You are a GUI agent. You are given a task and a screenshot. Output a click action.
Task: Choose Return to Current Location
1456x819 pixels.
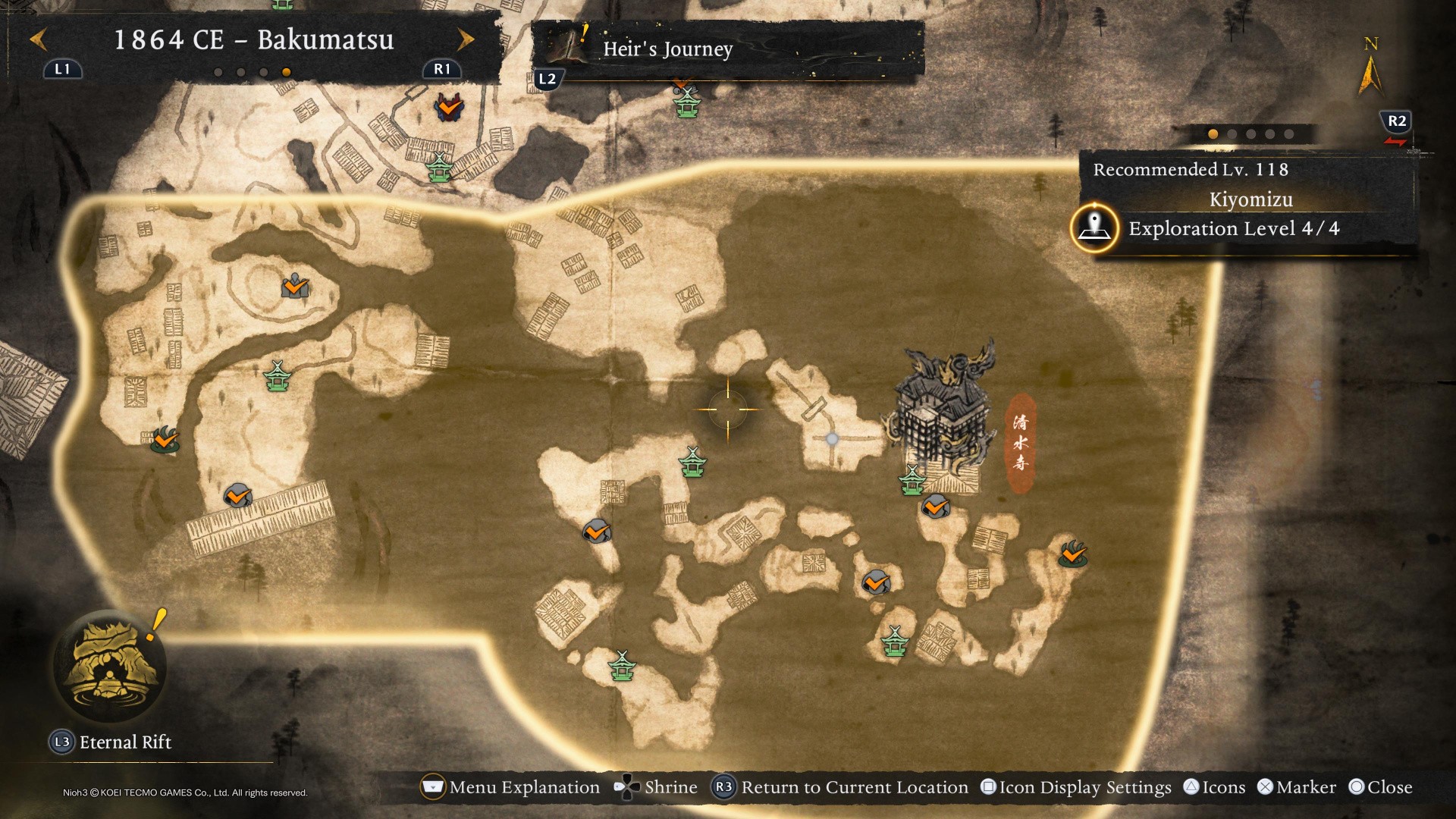point(840,787)
